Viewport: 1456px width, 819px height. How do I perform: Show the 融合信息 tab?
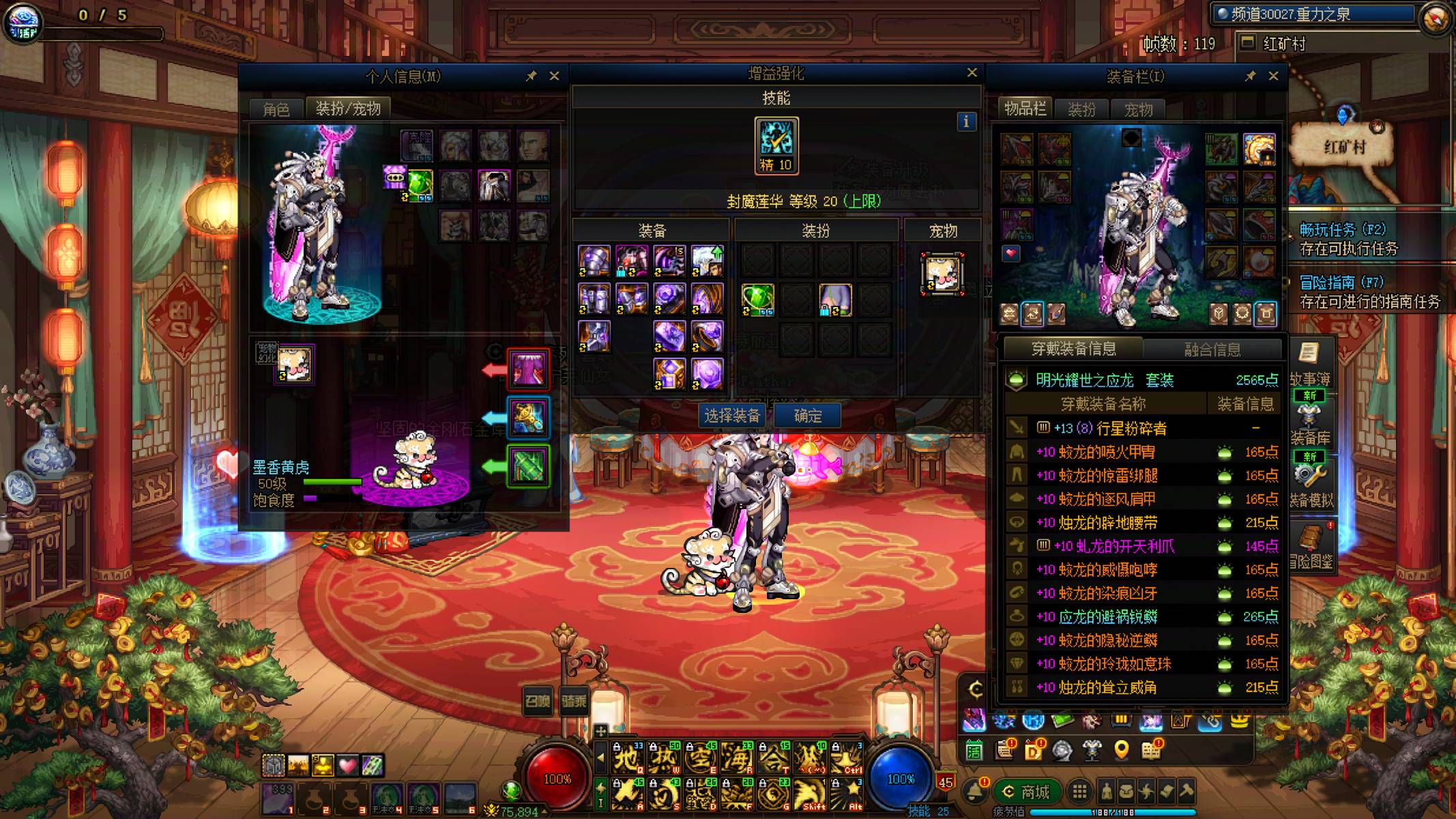1212,349
